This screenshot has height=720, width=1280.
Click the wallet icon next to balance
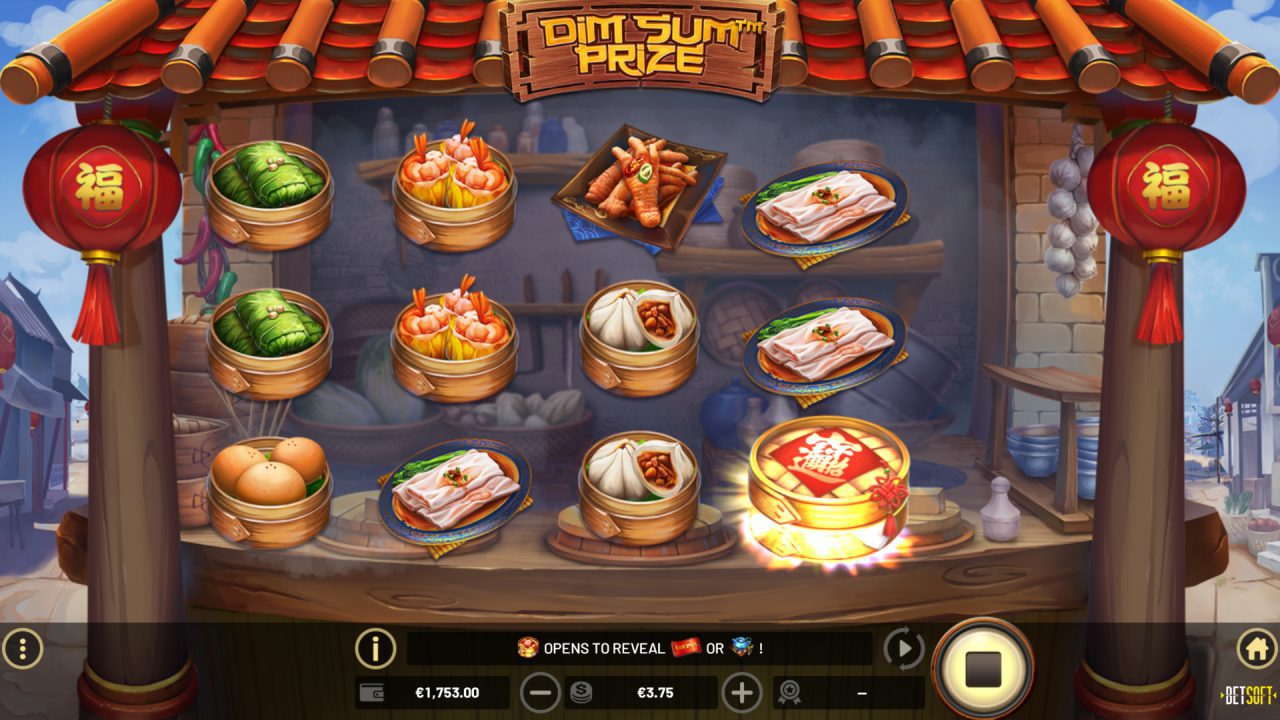coord(372,691)
